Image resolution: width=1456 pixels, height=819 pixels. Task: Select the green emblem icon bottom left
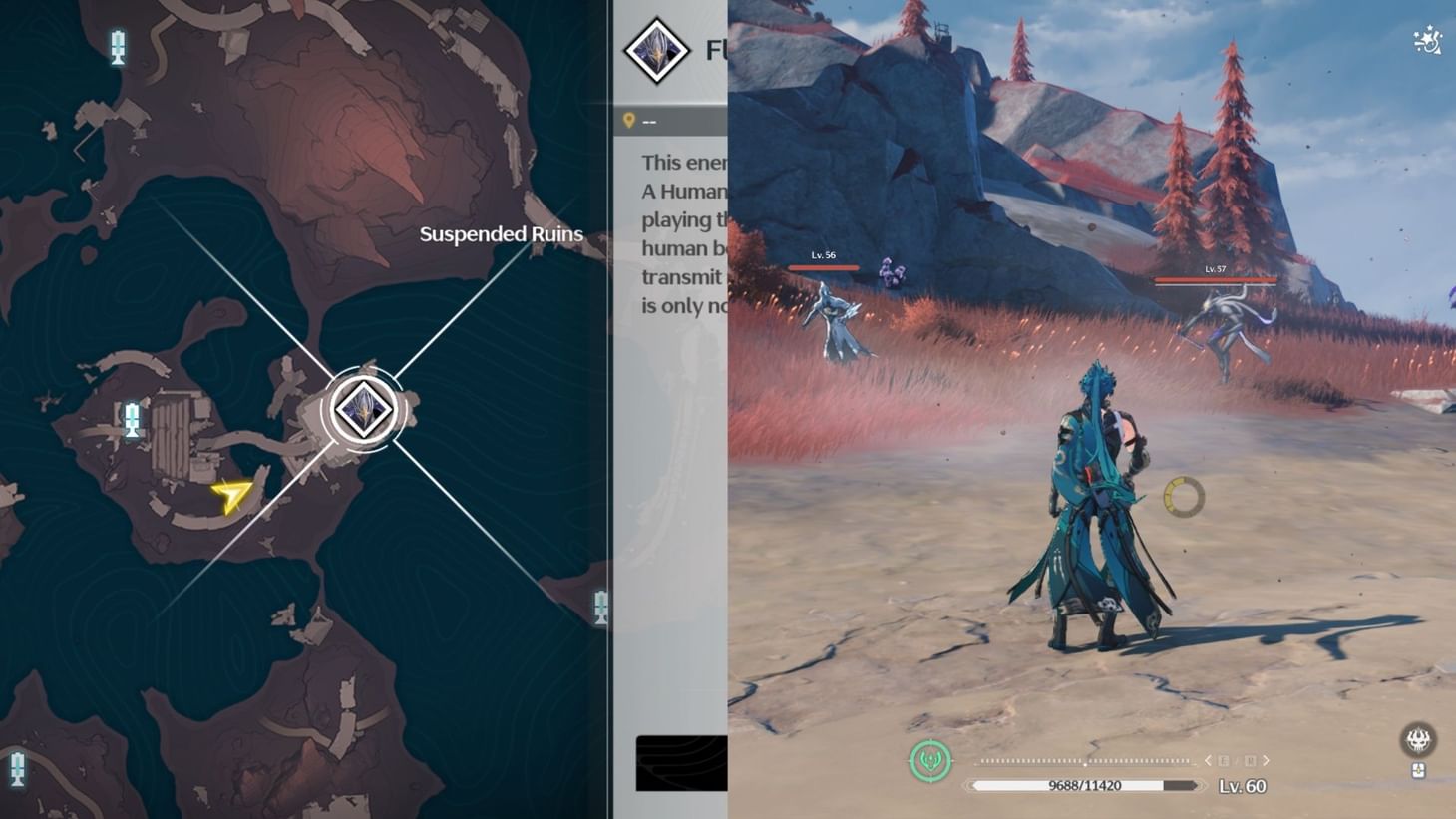point(929,759)
